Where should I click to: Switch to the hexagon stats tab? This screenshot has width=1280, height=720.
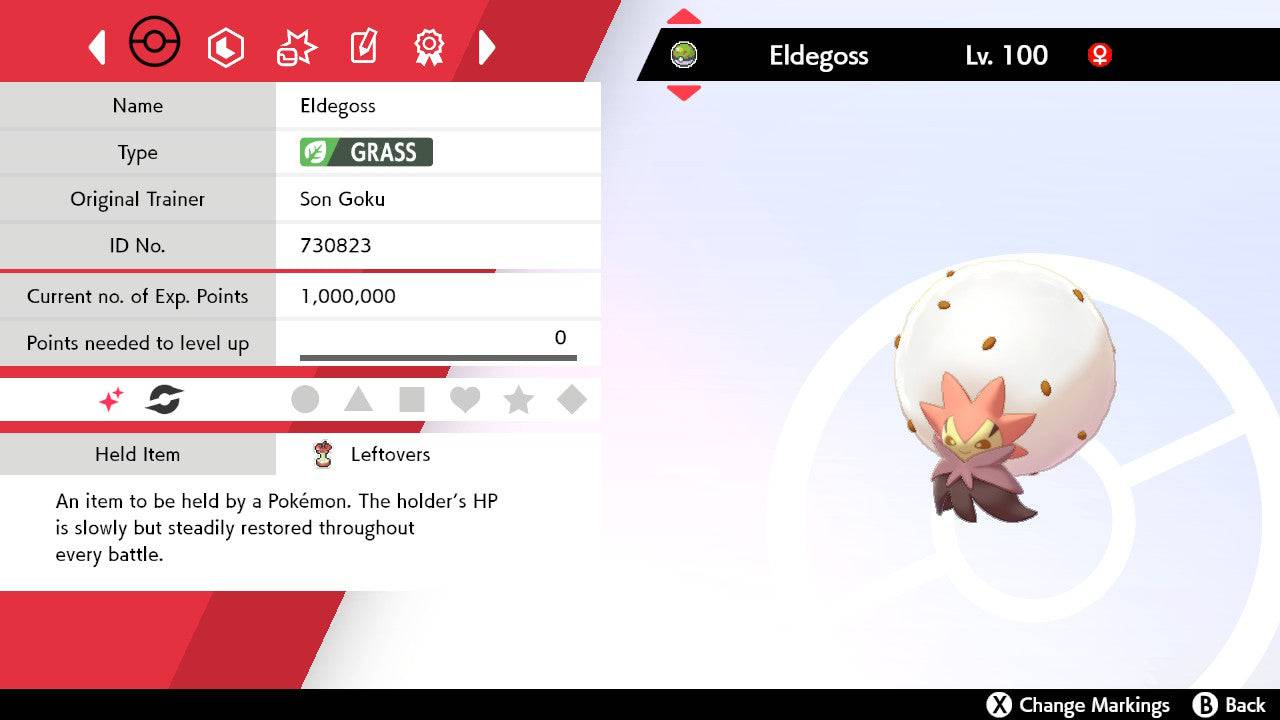click(225, 47)
